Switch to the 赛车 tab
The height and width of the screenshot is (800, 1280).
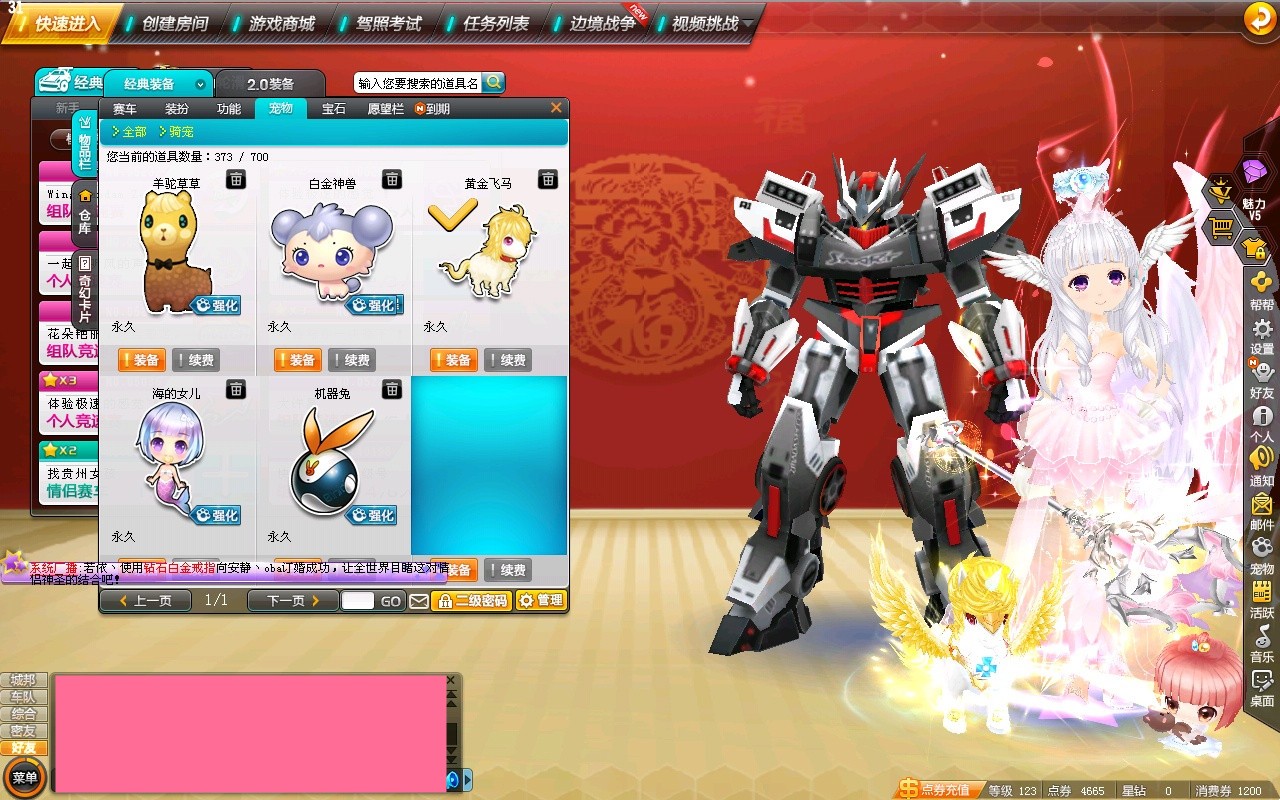125,109
